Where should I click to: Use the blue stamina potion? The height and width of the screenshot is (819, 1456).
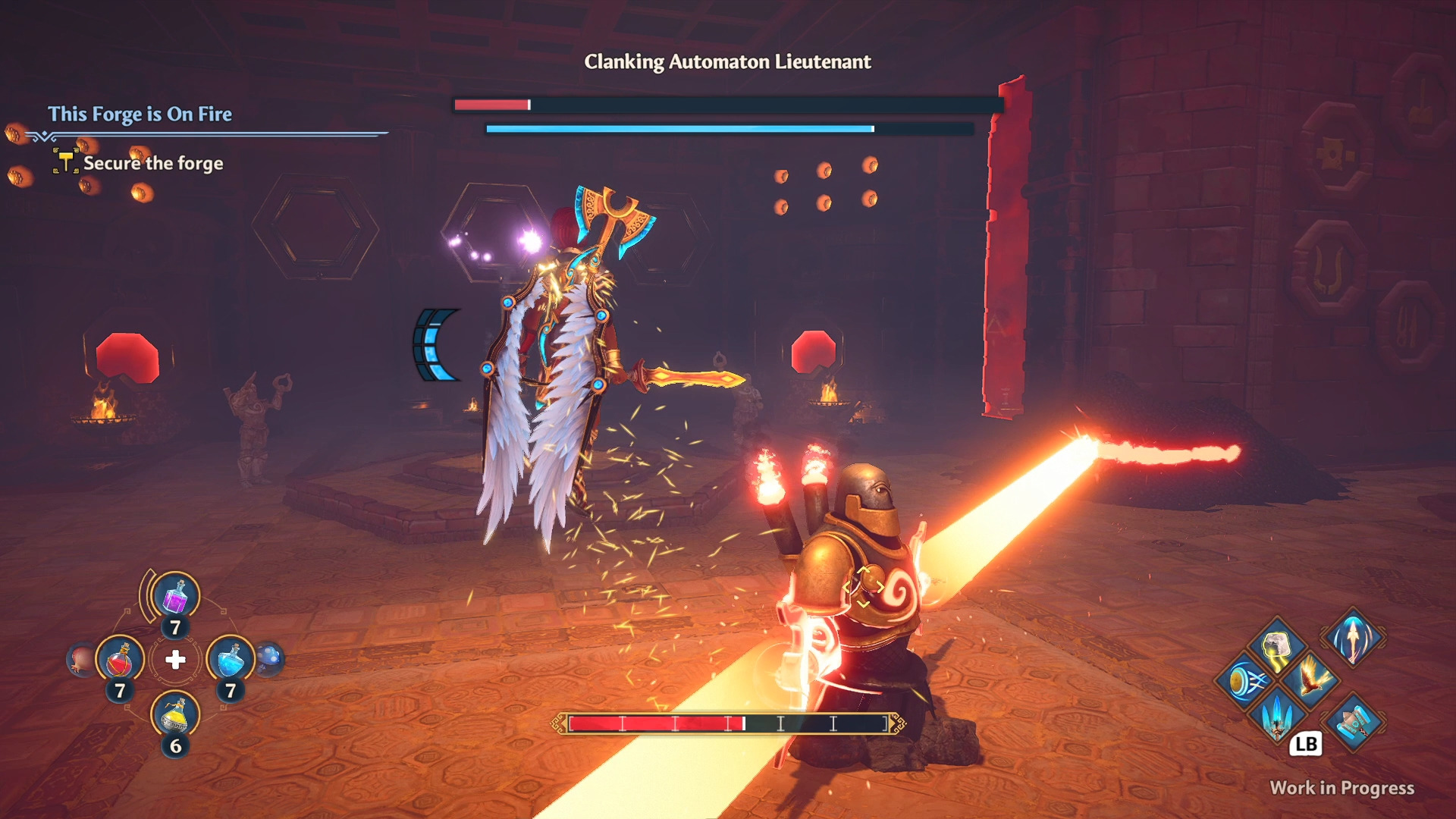pos(231,660)
